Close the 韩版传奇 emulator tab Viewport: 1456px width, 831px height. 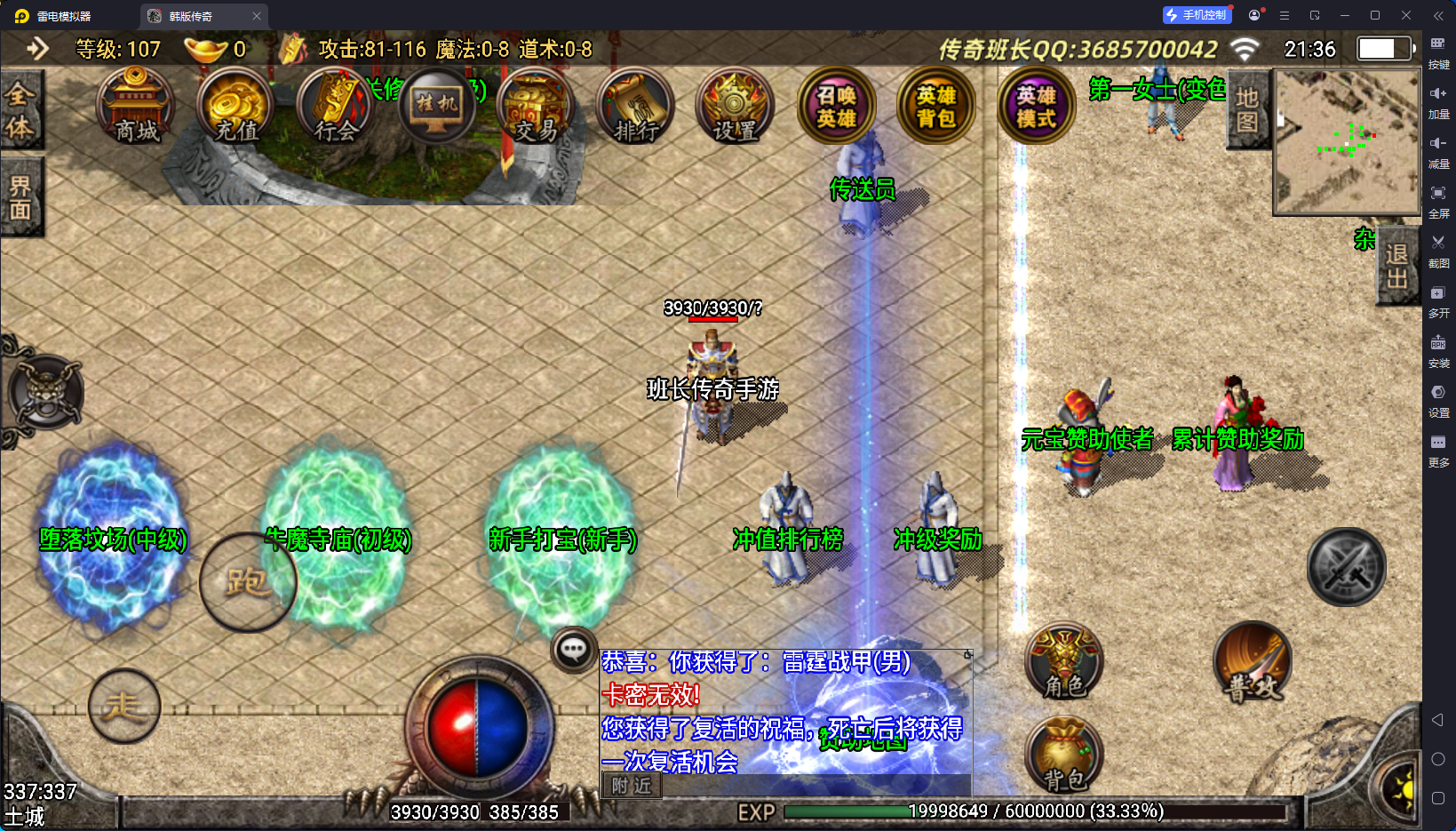tap(257, 16)
